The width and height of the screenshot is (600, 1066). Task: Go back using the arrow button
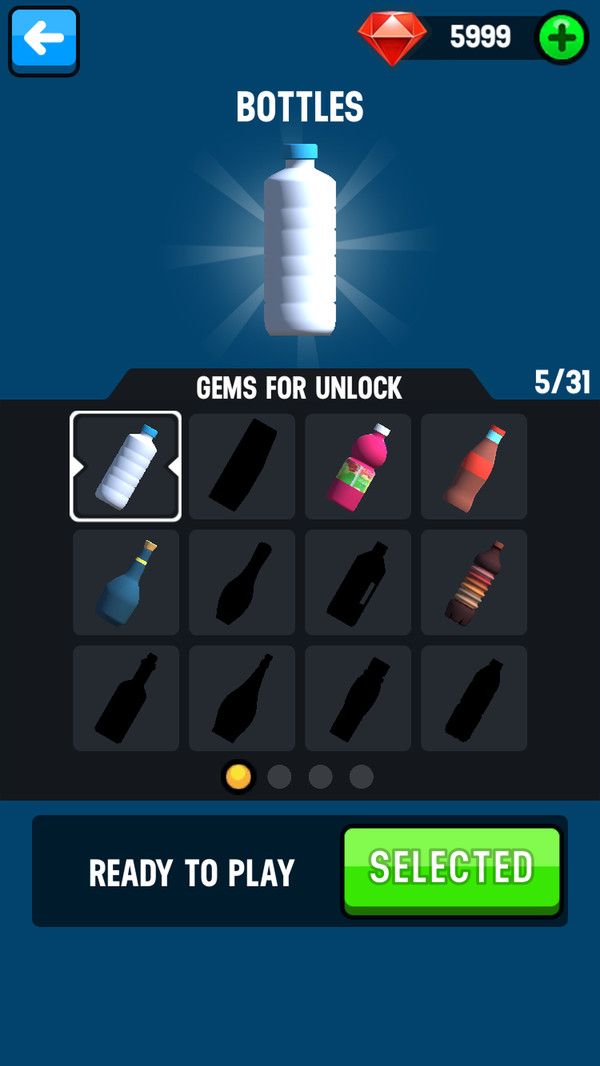tap(44, 41)
